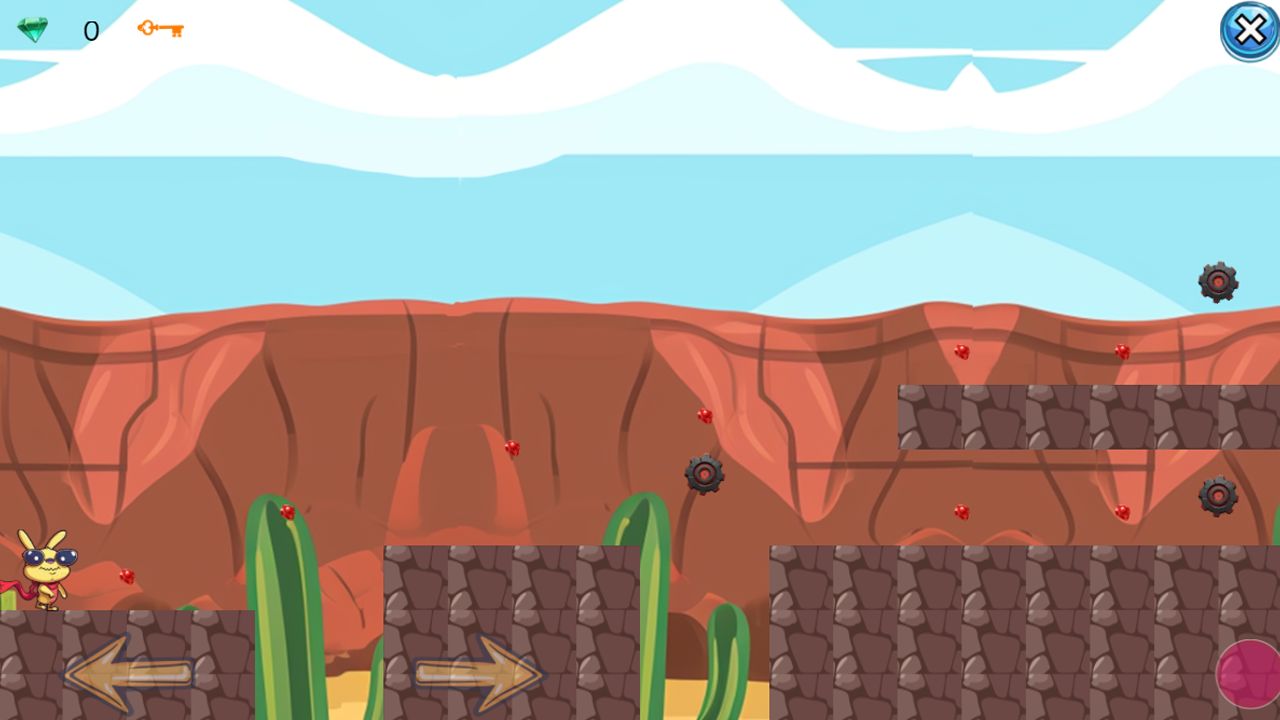Tap the right arrow move button
This screenshot has width=1280, height=720.
coord(478,672)
